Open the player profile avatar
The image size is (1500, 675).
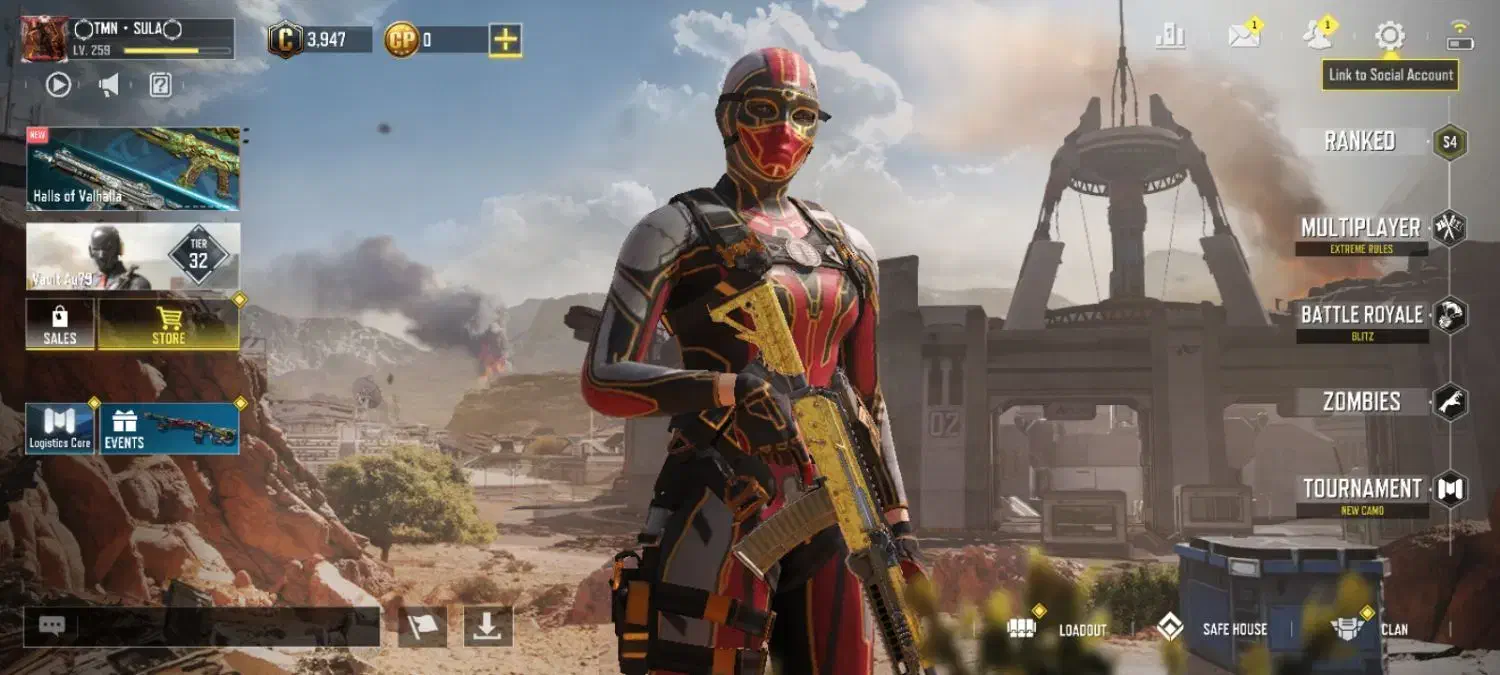45,39
